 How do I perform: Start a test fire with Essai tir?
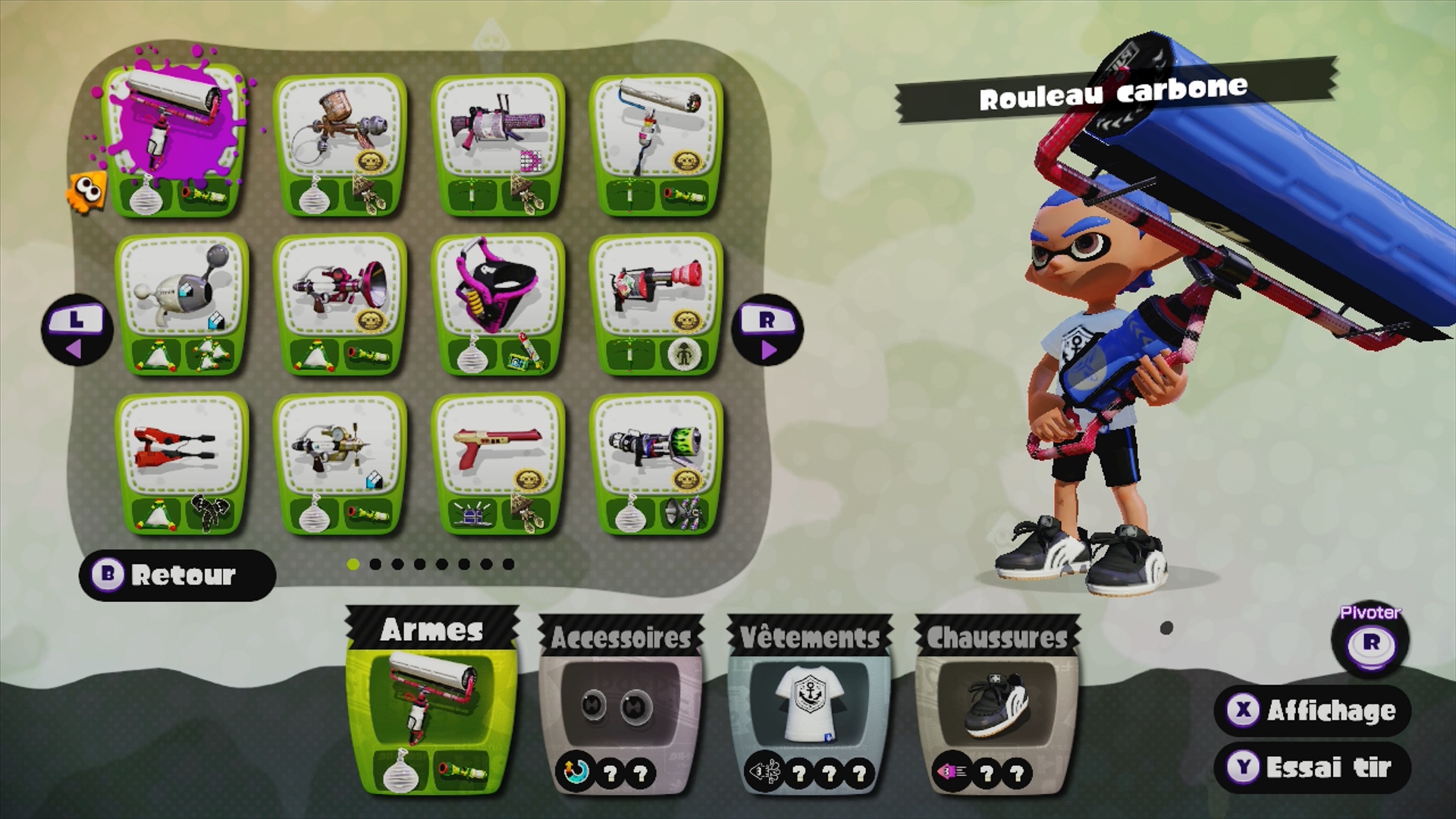tap(1313, 767)
